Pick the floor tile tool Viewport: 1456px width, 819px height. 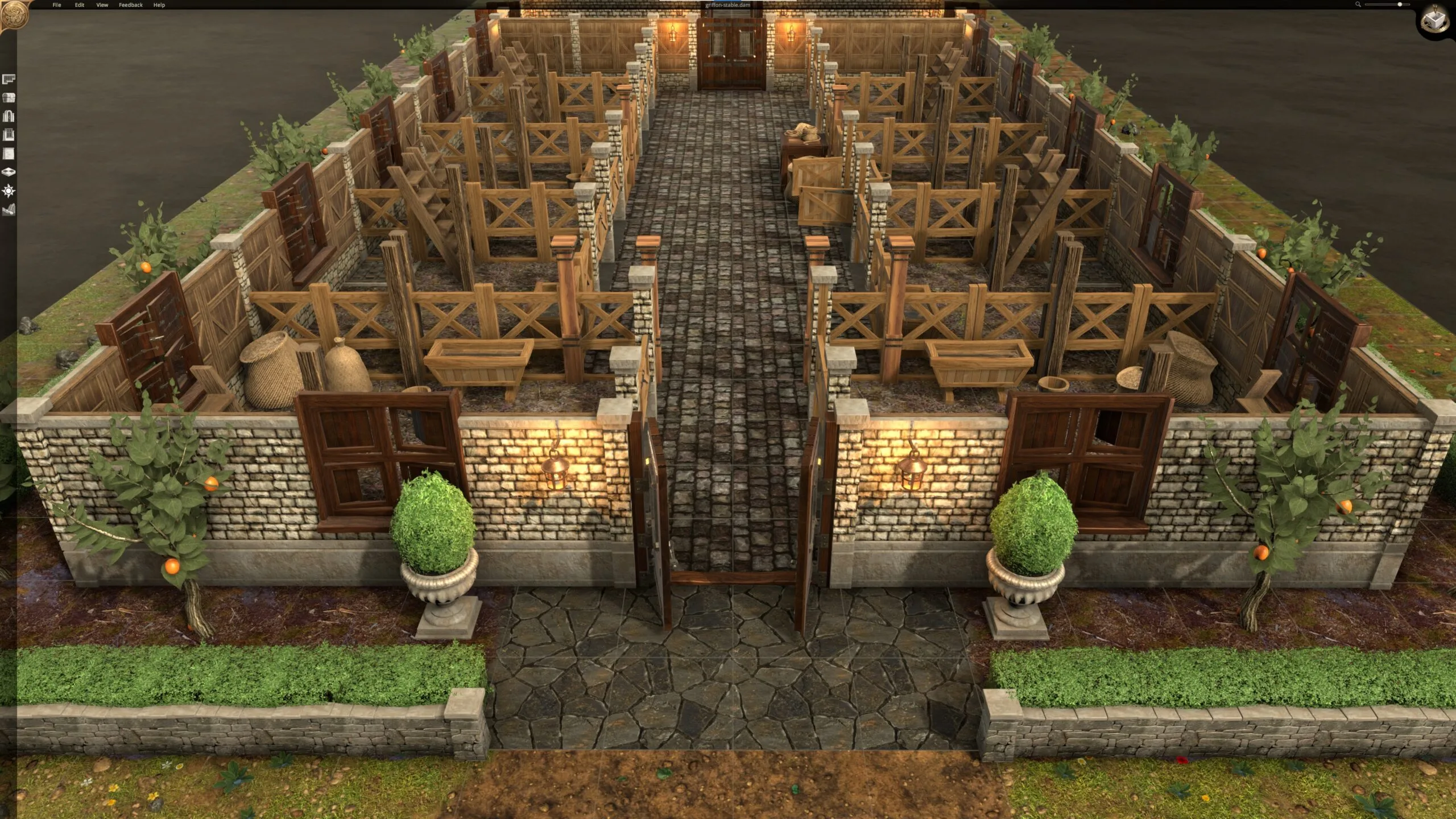tap(9, 172)
